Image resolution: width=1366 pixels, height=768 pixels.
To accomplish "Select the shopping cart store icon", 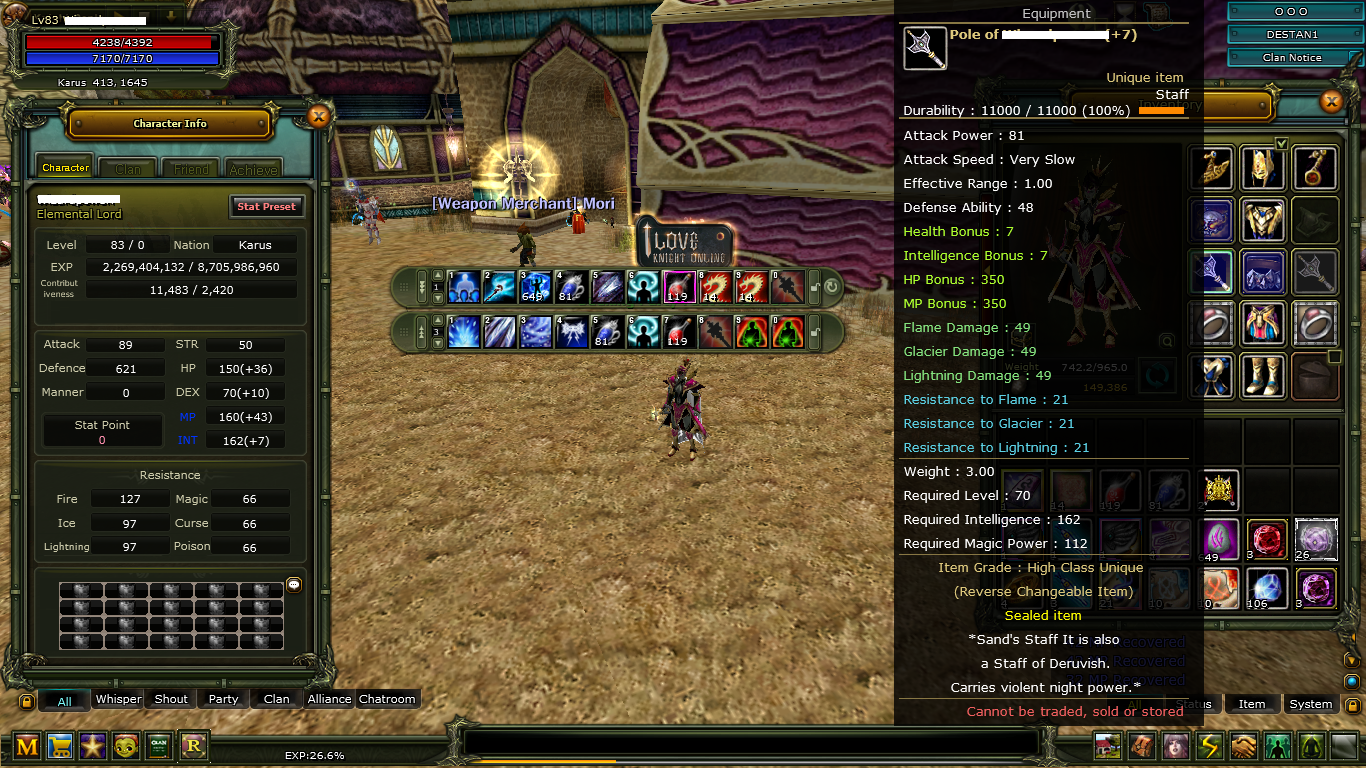I will 60,746.
